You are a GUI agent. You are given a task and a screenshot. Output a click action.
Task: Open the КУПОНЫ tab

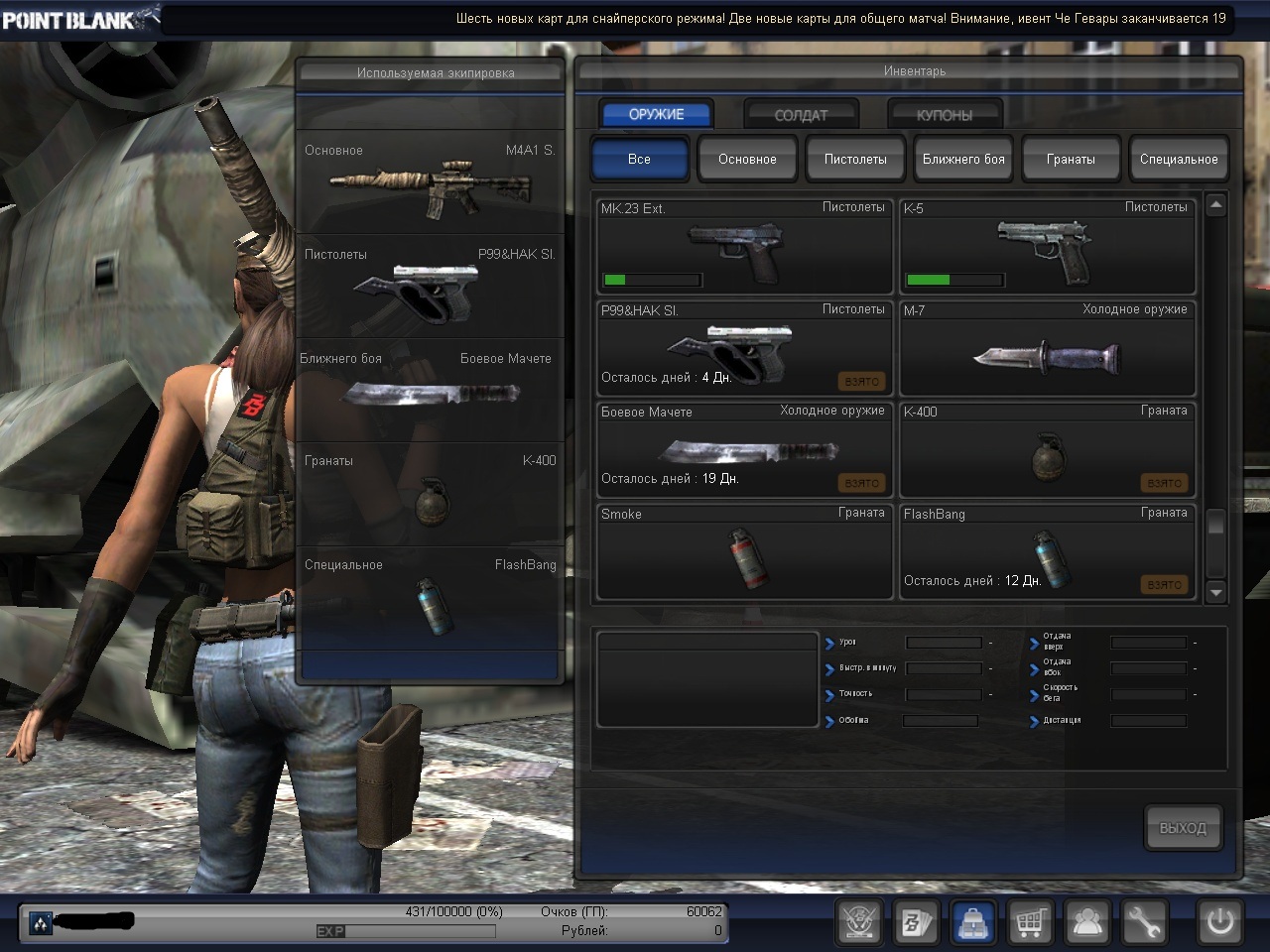(x=945, y=115)
